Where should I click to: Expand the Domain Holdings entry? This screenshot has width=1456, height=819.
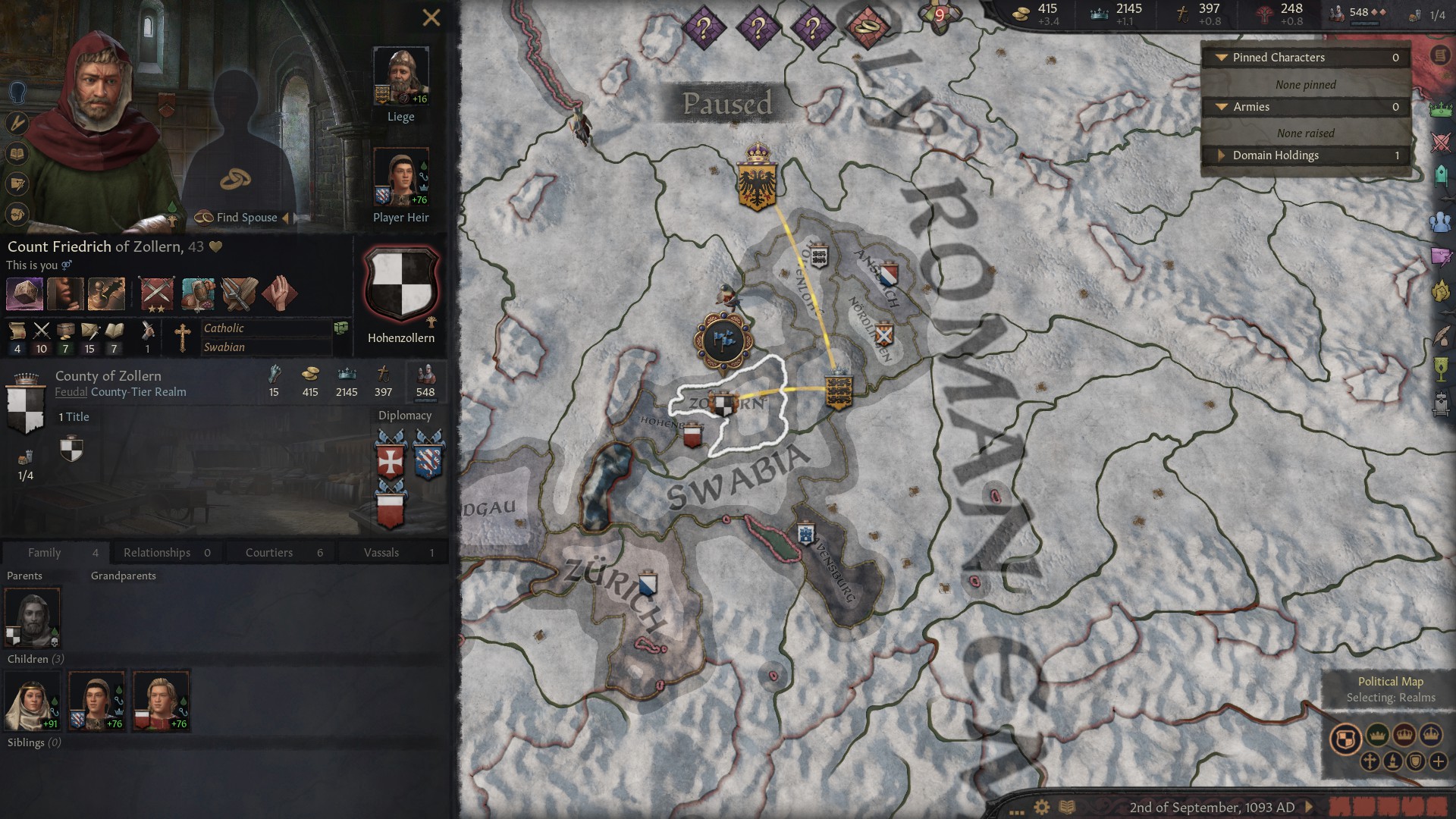(x=1221, y=155)
